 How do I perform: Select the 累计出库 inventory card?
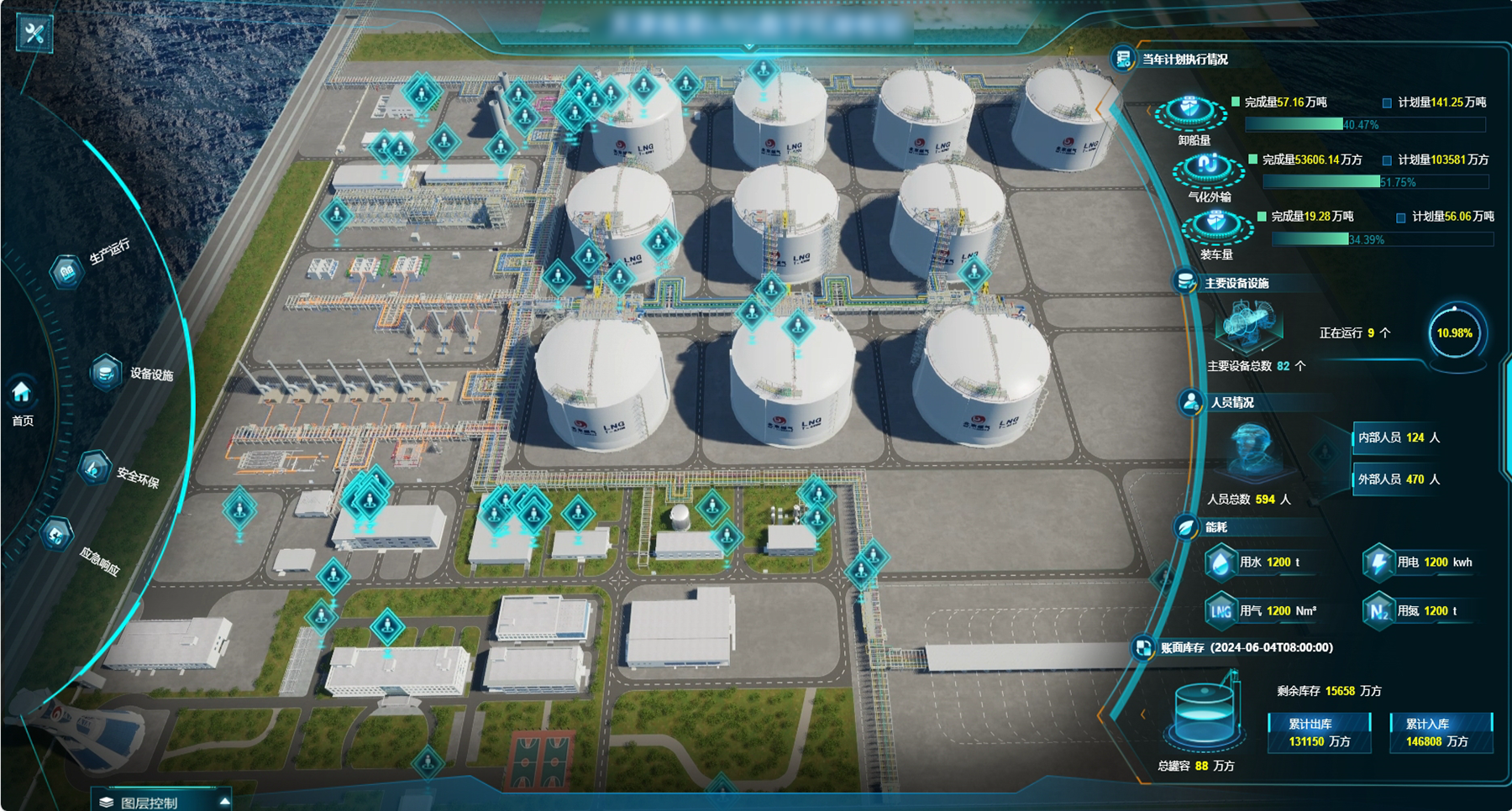coord(1319,733)
